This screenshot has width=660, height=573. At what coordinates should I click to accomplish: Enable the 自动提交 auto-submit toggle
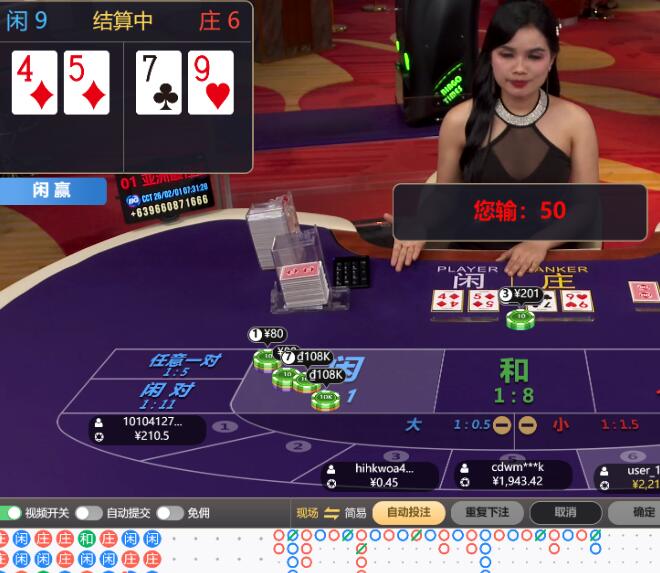pyautogui.click(x=89, y=513)
